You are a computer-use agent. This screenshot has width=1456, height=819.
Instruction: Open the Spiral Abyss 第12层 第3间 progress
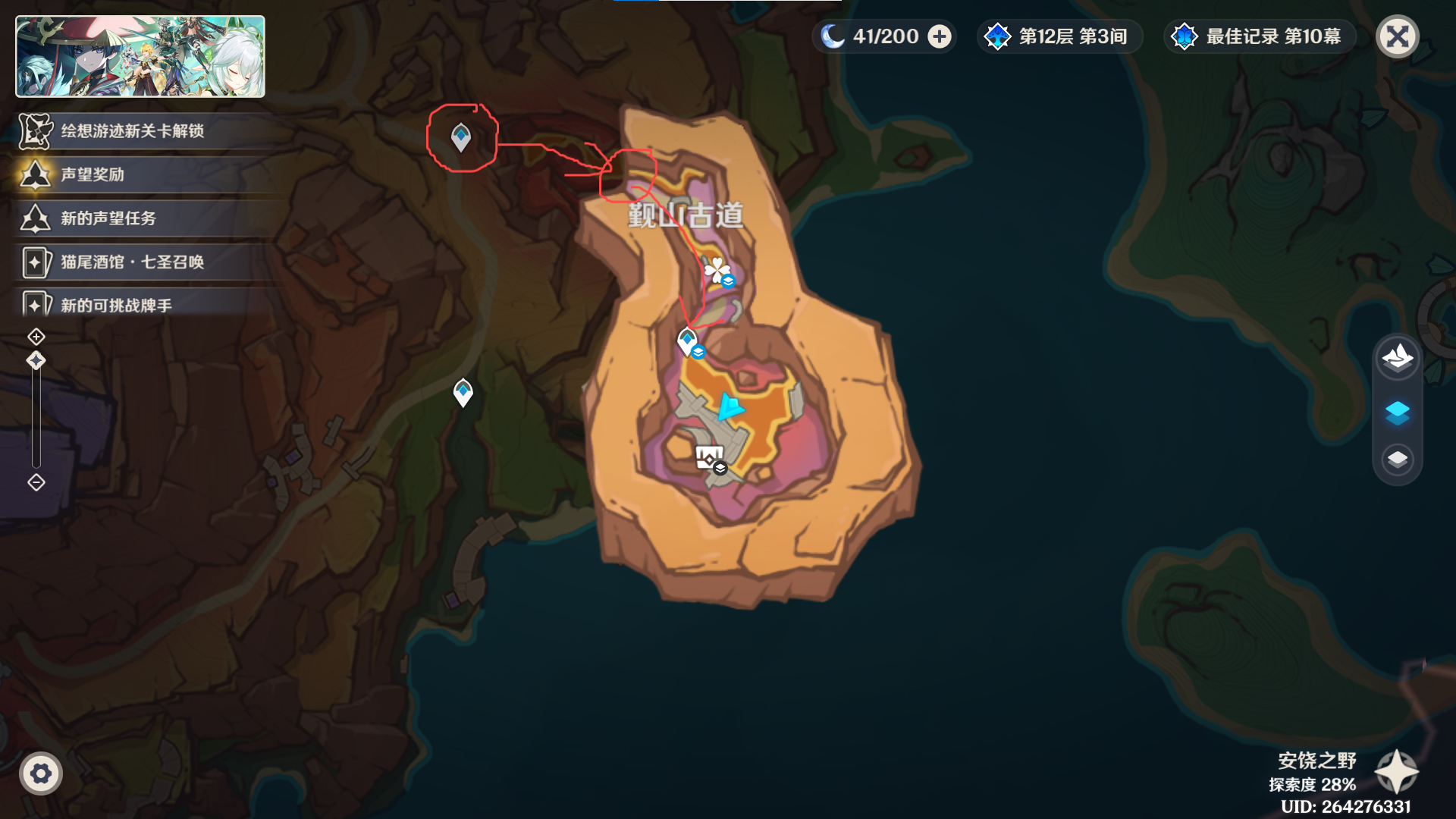pos(1059,36)
